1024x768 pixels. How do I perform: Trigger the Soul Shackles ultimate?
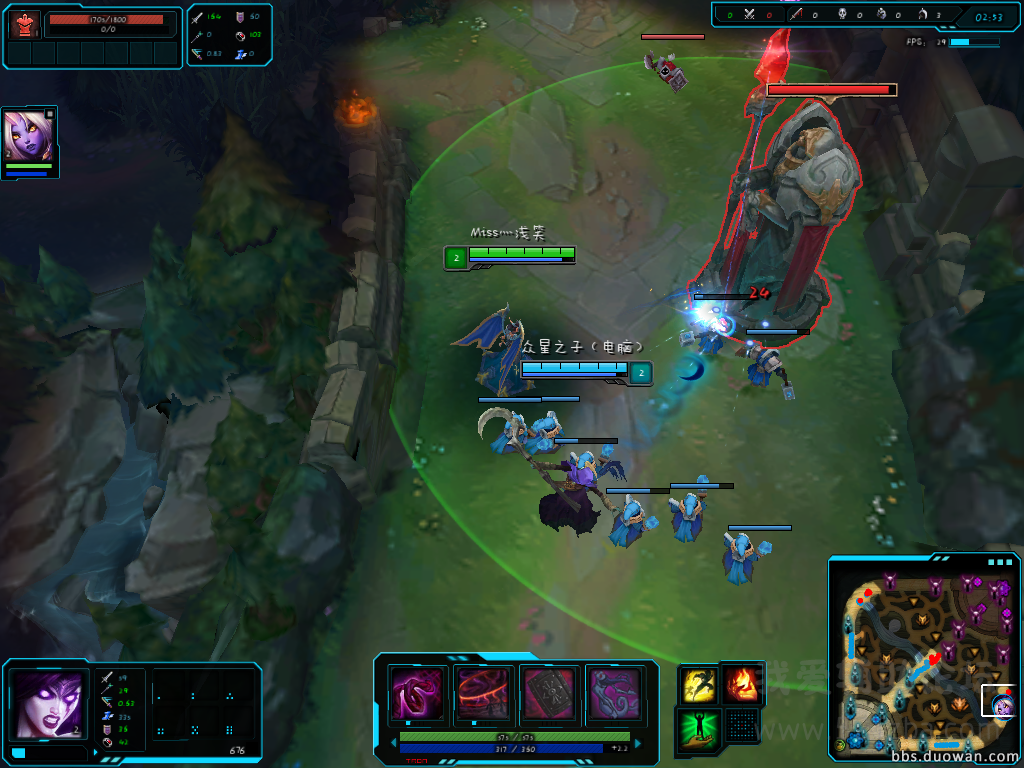[x=614, y=692]
